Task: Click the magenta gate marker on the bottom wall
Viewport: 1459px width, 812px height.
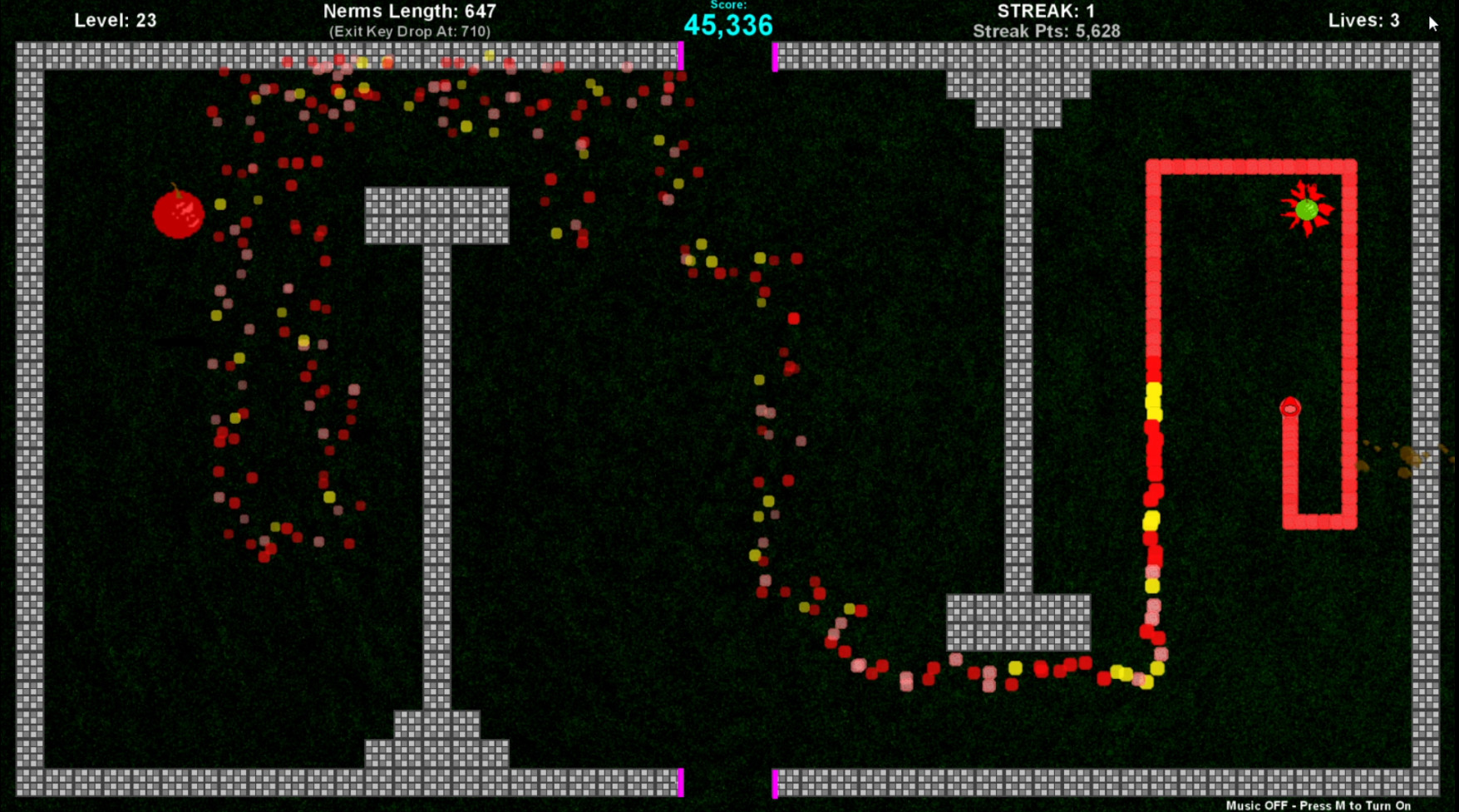Action: [x=682, y=781]
